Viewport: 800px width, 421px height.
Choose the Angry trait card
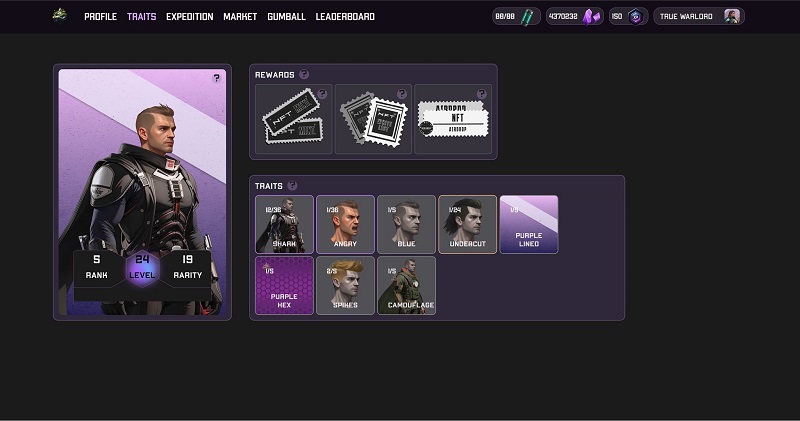pos(345,224)
